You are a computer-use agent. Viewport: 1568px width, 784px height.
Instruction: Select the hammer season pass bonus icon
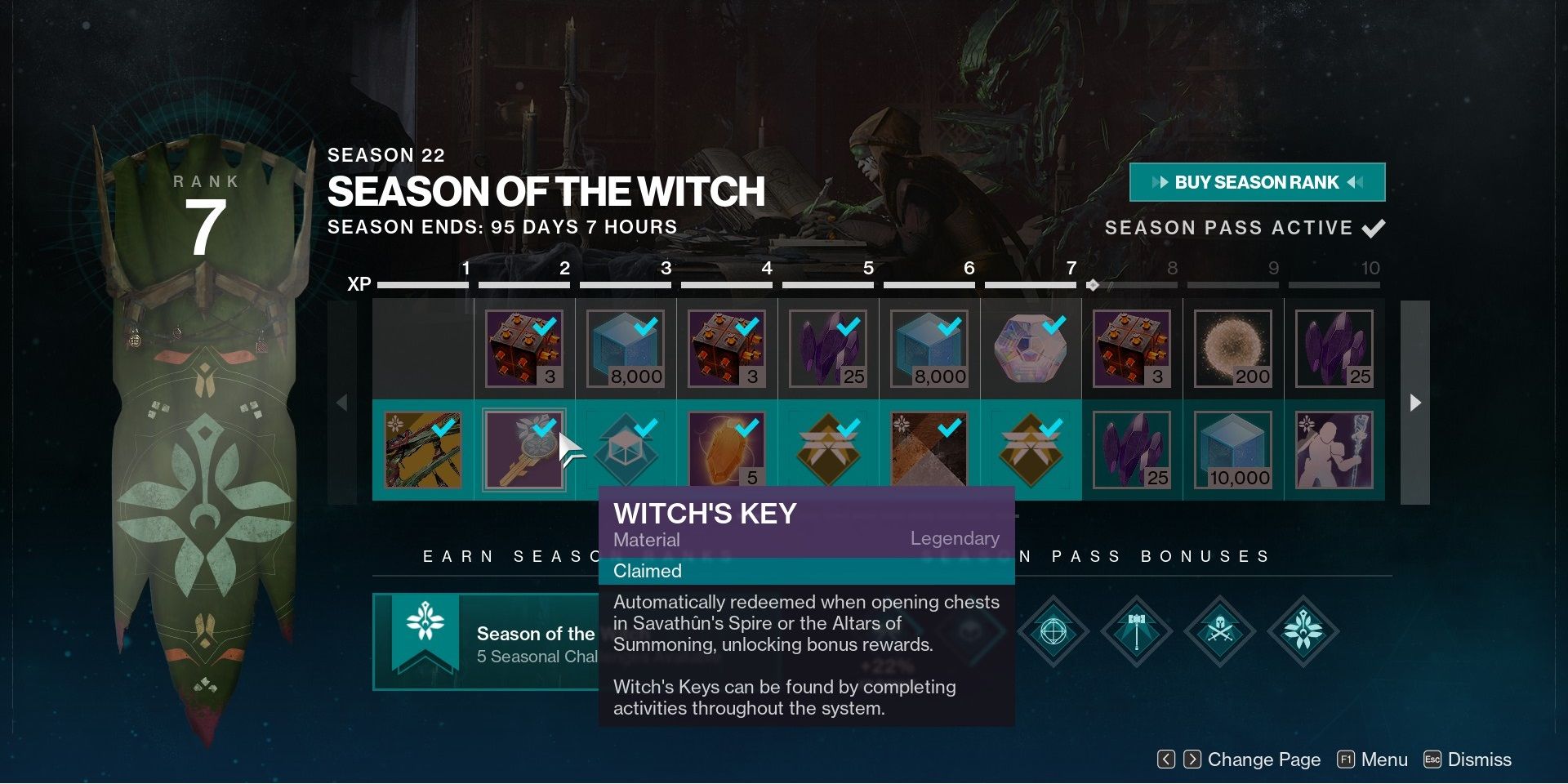(x=1137, y=633)
